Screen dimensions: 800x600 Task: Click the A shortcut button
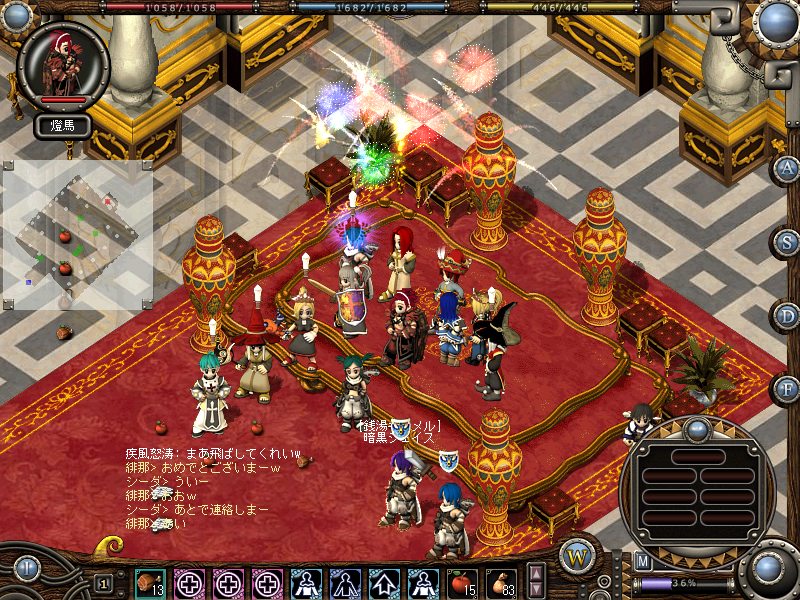[x=788, y=168]
